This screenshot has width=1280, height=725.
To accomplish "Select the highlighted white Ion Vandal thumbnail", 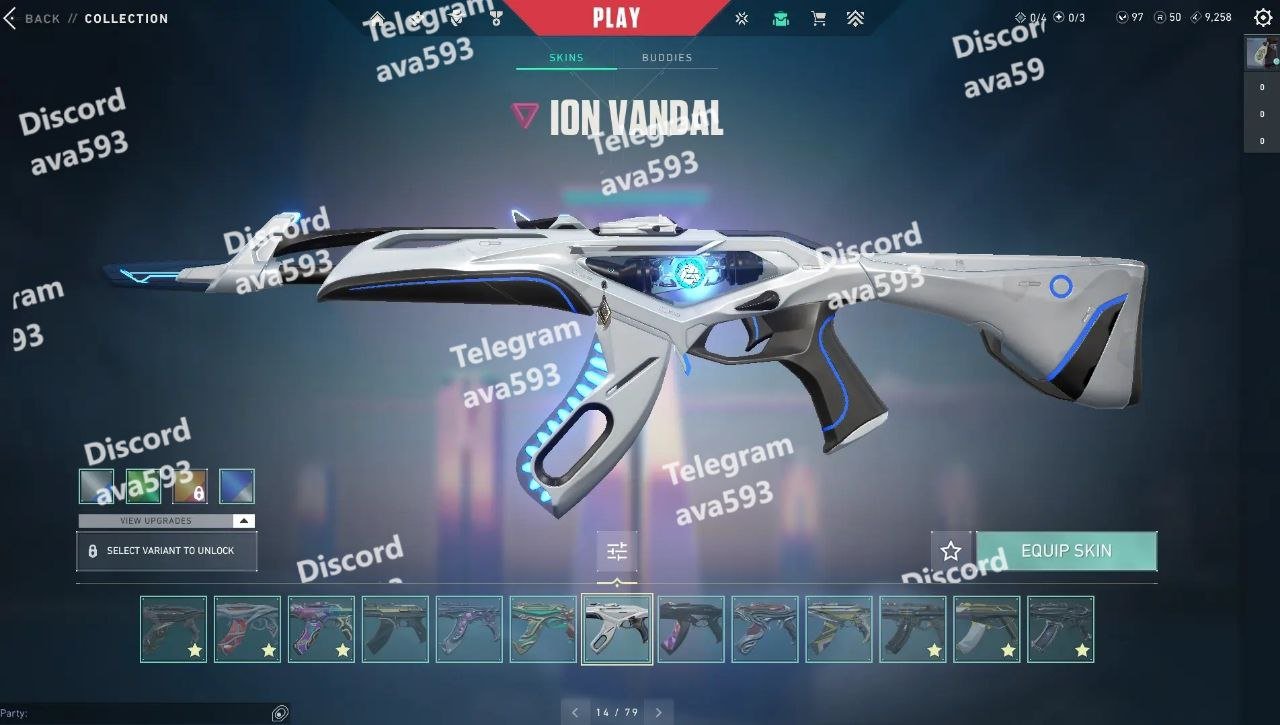I will [x=617, y=629].
